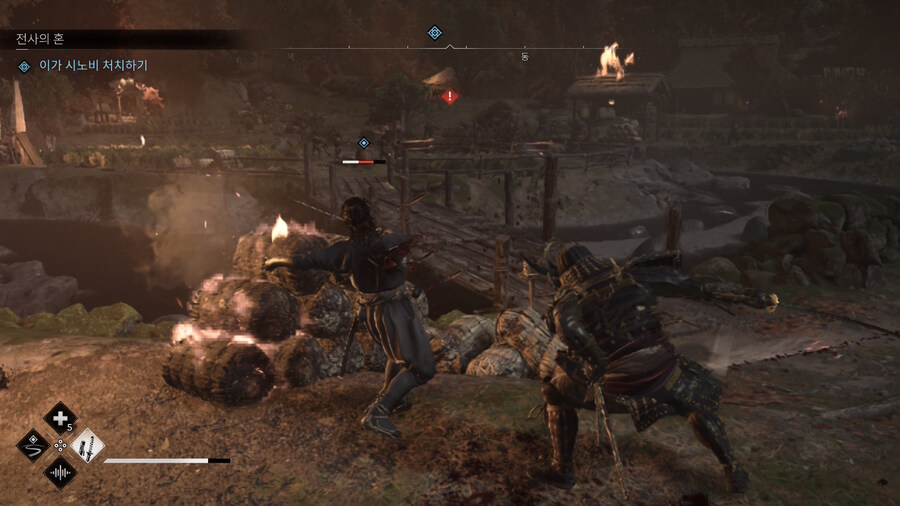Select the highlighted quickfire weapon slot
Image resolution: width=900 pixels, height=506 pixels.
click(x=87, y=445)
